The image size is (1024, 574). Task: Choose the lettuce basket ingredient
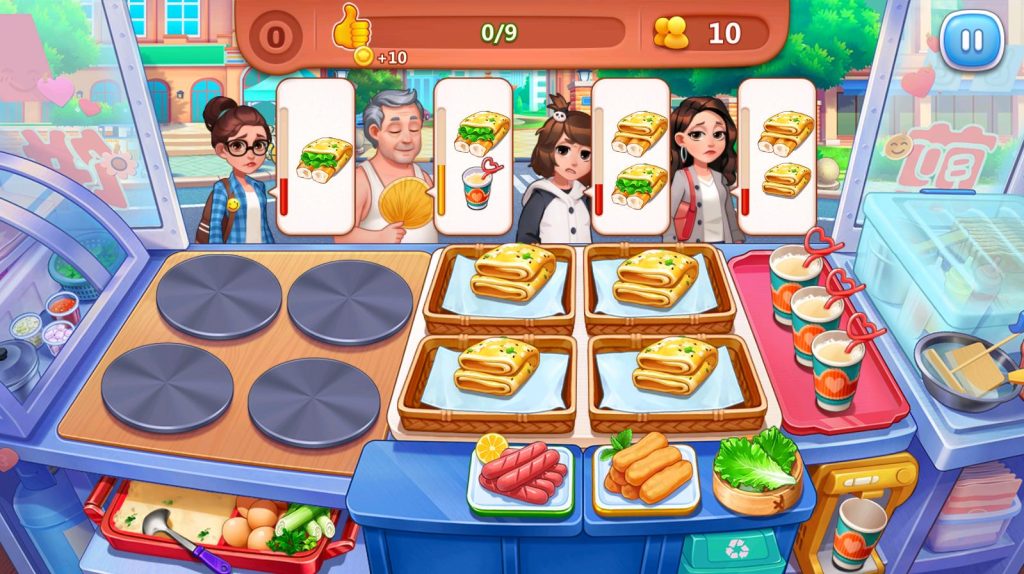tap(758, 468)
